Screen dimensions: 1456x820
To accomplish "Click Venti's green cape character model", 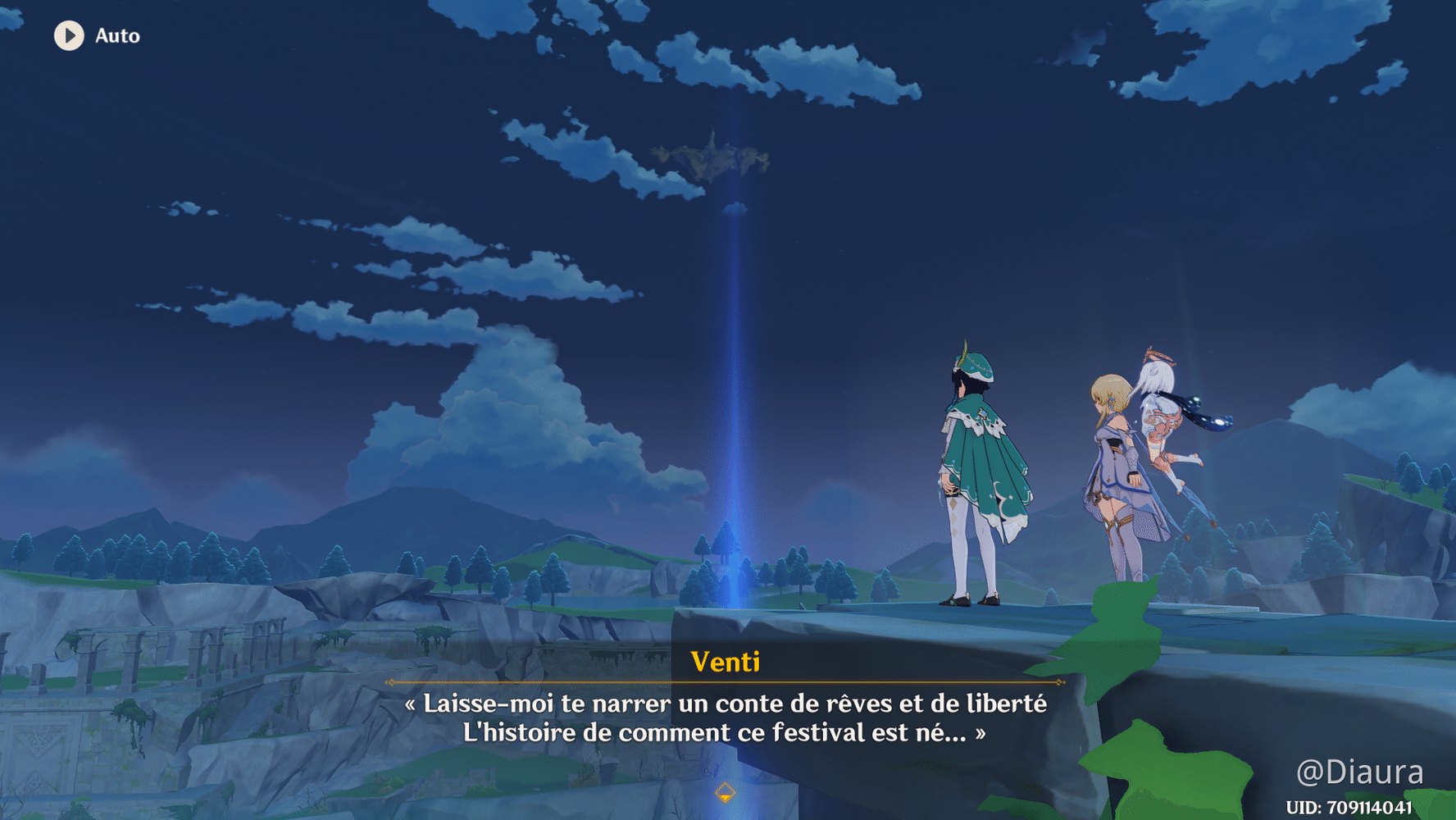I will coord(984,459).
